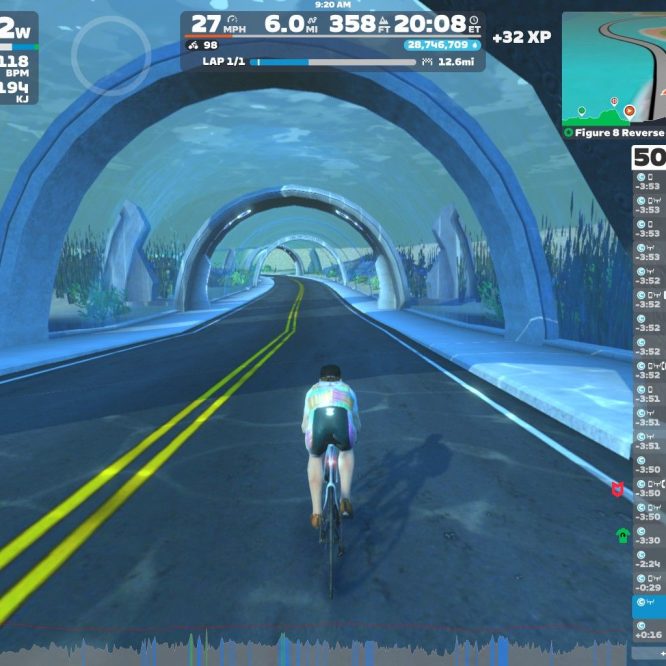The image size is (666, 666).
Task: Click the orange play marker on elevation profile
Action: [x=629, y=111]
